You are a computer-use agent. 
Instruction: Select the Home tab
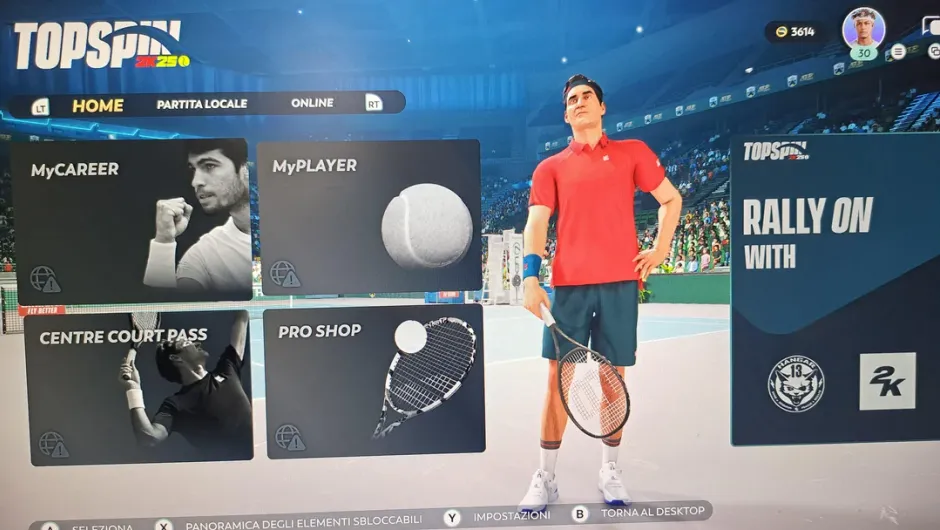(x=98, y=105)
